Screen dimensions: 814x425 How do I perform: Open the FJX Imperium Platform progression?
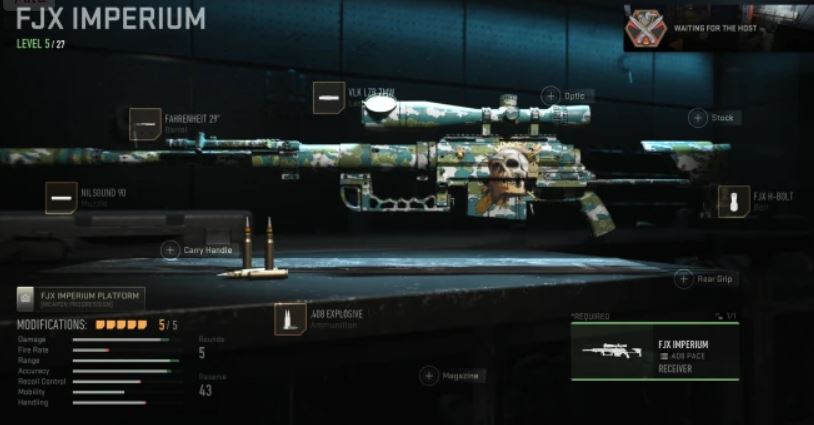tap(81, 297)
